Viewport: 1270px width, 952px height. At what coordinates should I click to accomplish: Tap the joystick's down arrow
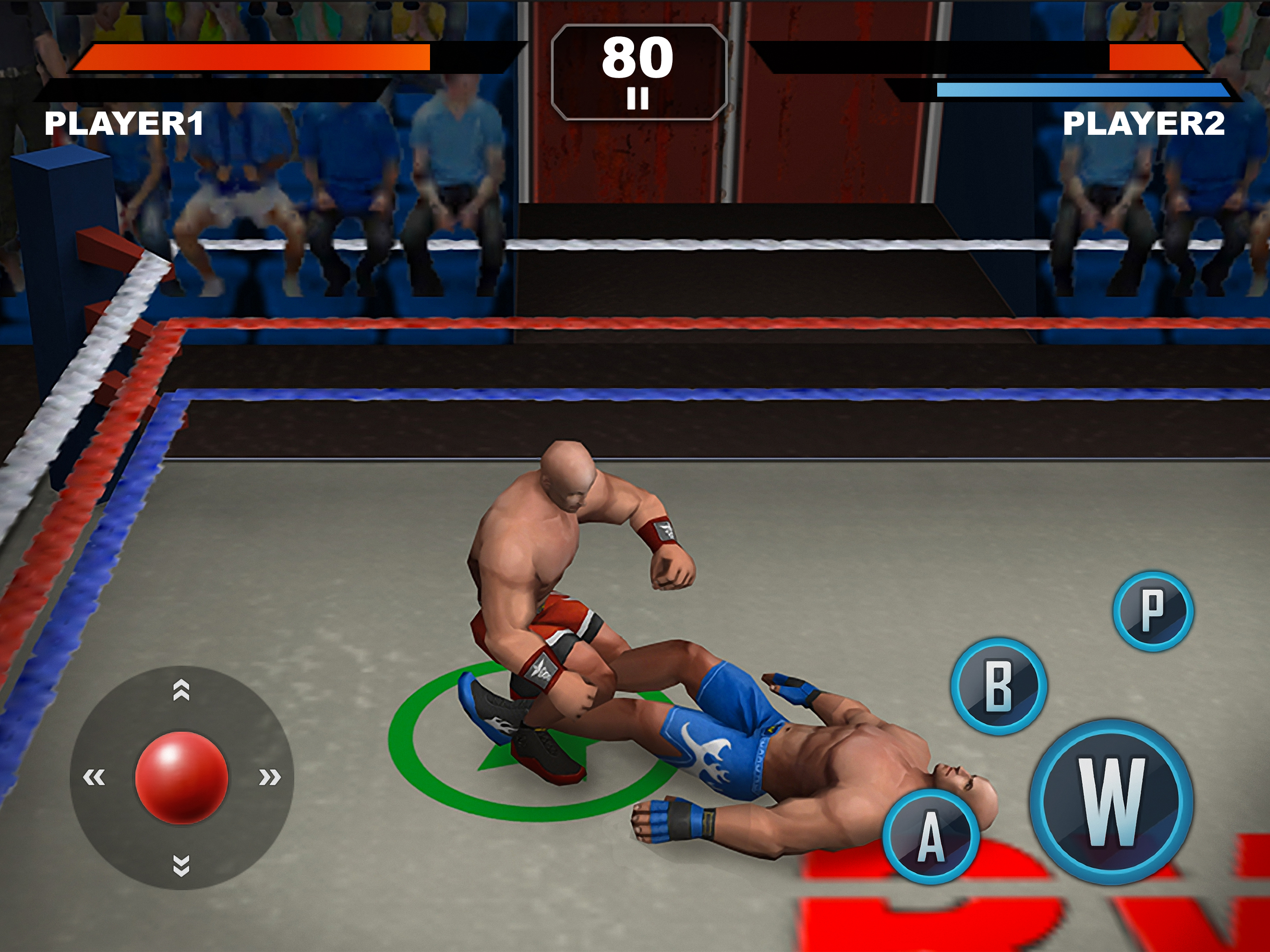click(181, 865)
